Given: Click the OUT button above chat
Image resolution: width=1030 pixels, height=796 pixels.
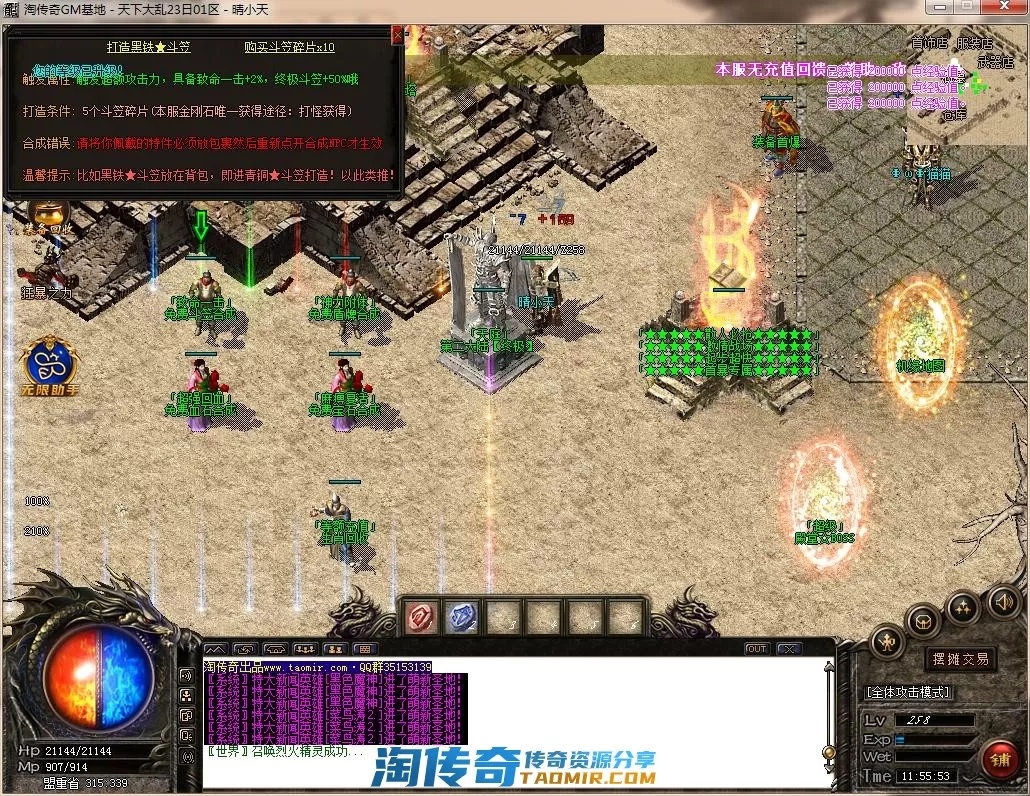Looking at the screenshot, I should pyautogui.click(x=757, y=649).
